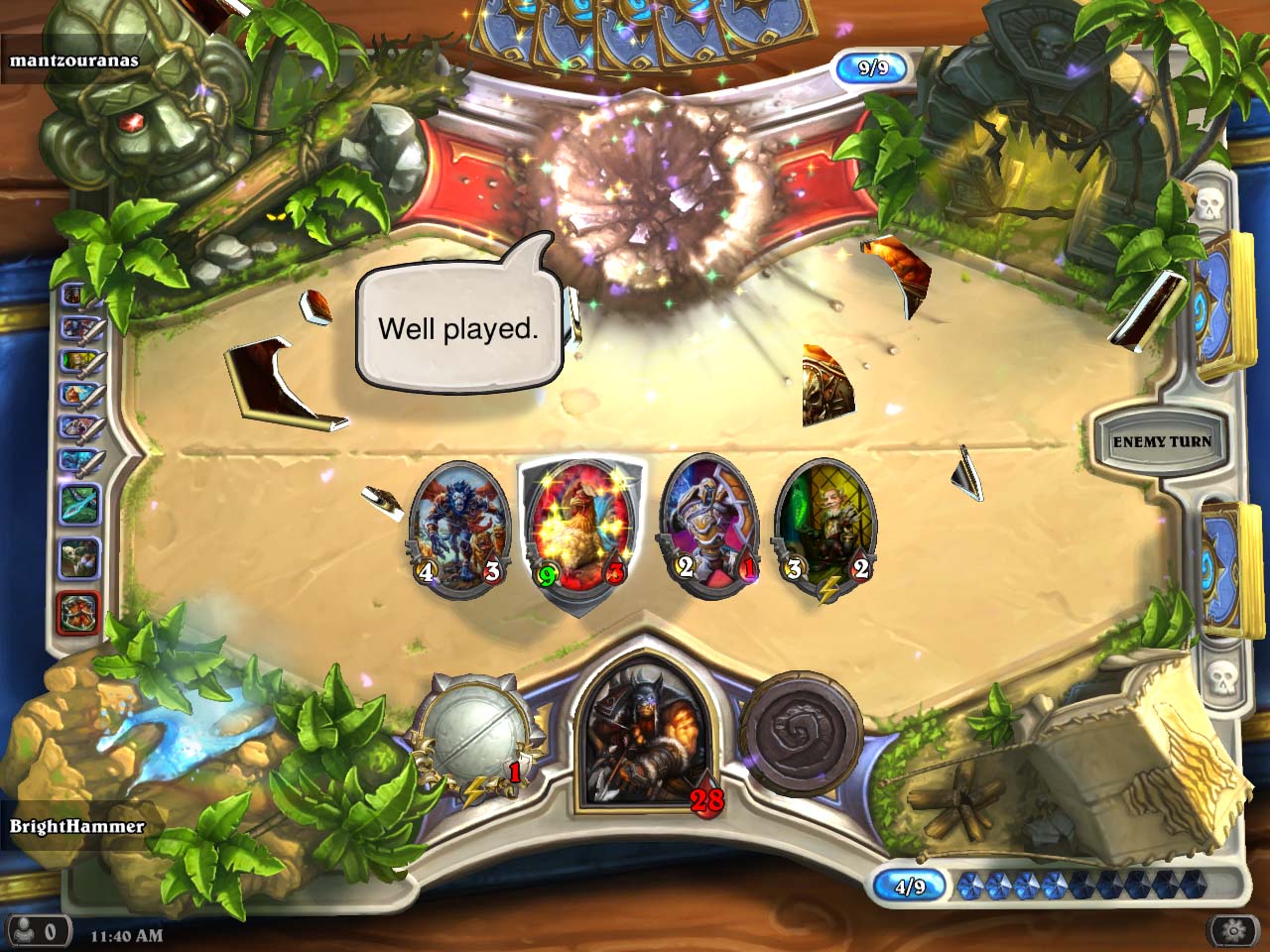The height and width of the screenshot is (952, 1270).
Task: Inspect the opponent's deck pile
Action: (x=1218, y=307)
